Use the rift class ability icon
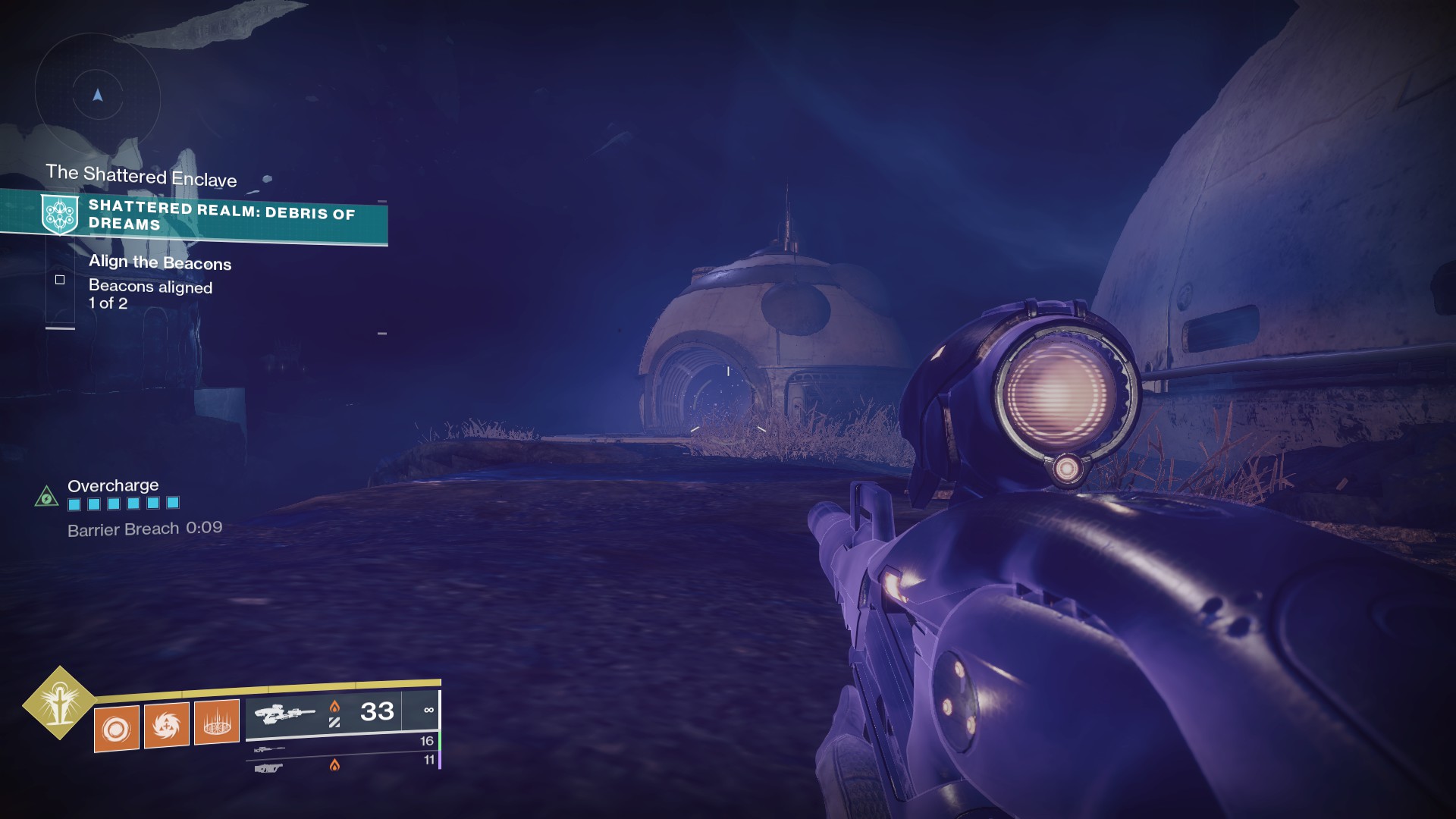Viewport: 1456px width, 819px height. [217, 722]
